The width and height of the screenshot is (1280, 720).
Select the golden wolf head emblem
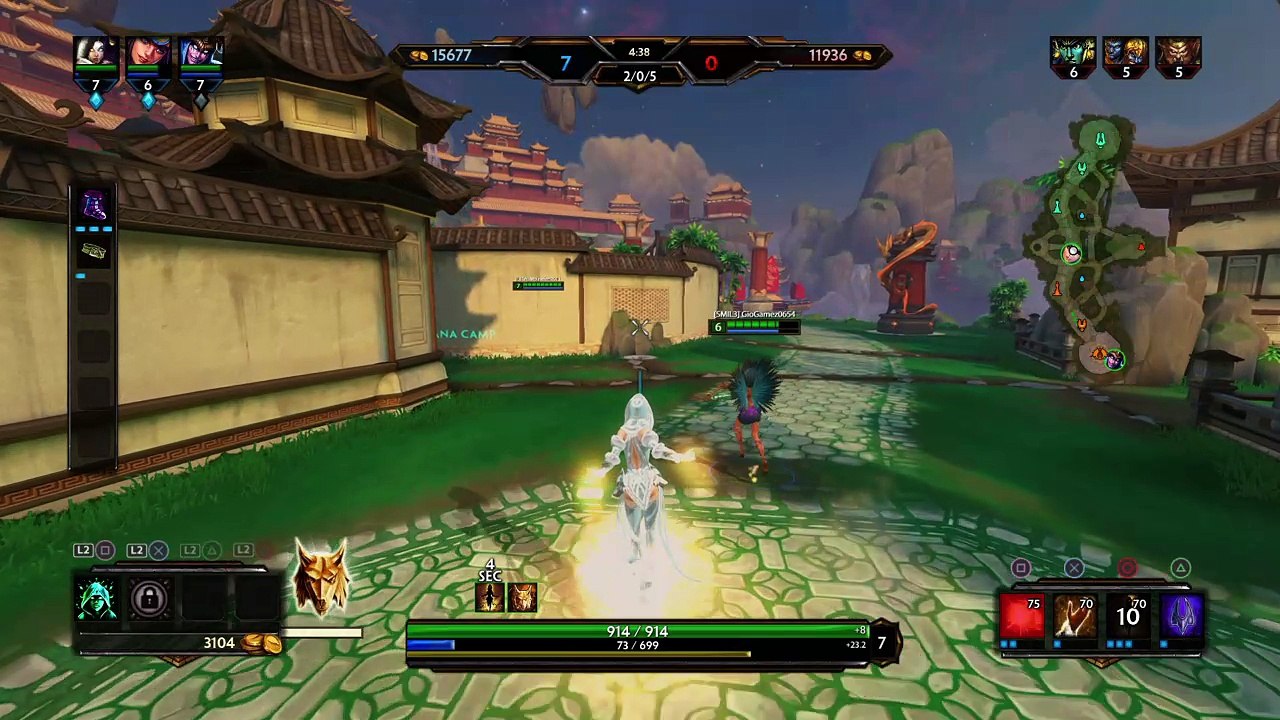pyautogui.click(x=321, y=579)
